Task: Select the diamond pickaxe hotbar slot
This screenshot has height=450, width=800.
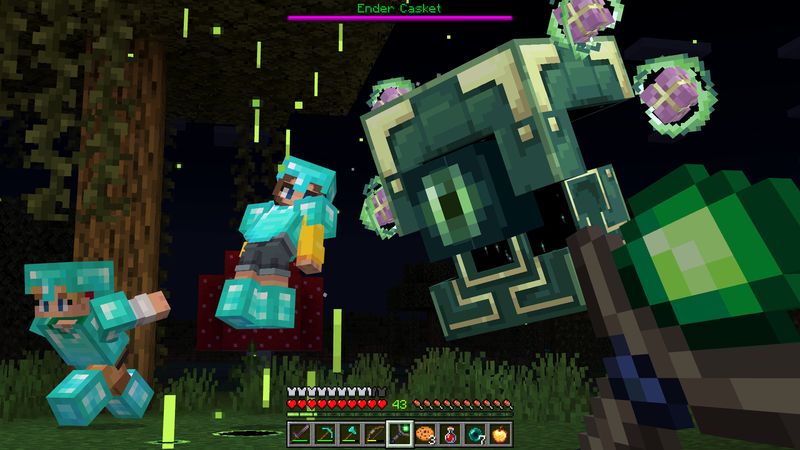Action: (325, 434)
